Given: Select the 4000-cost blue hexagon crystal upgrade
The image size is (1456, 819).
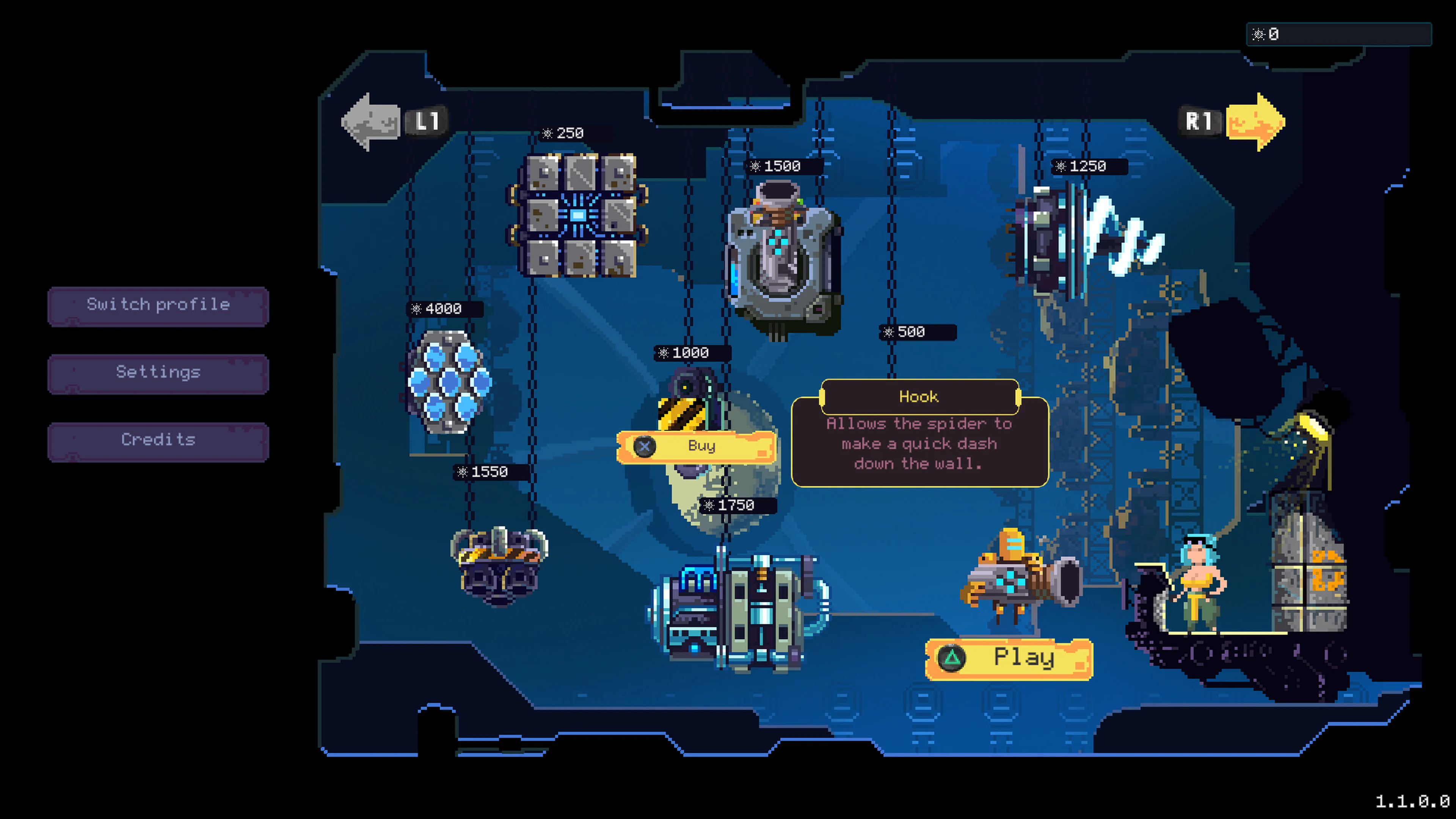Looking at the screenshot, I should pos(449,381).
